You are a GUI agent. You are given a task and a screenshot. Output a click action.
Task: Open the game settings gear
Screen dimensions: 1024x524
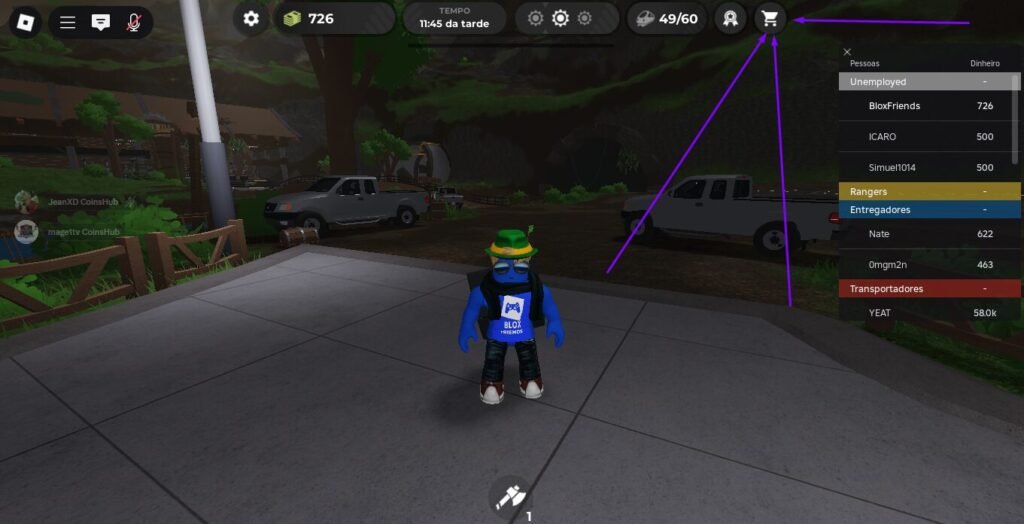(x=251, y=18)
